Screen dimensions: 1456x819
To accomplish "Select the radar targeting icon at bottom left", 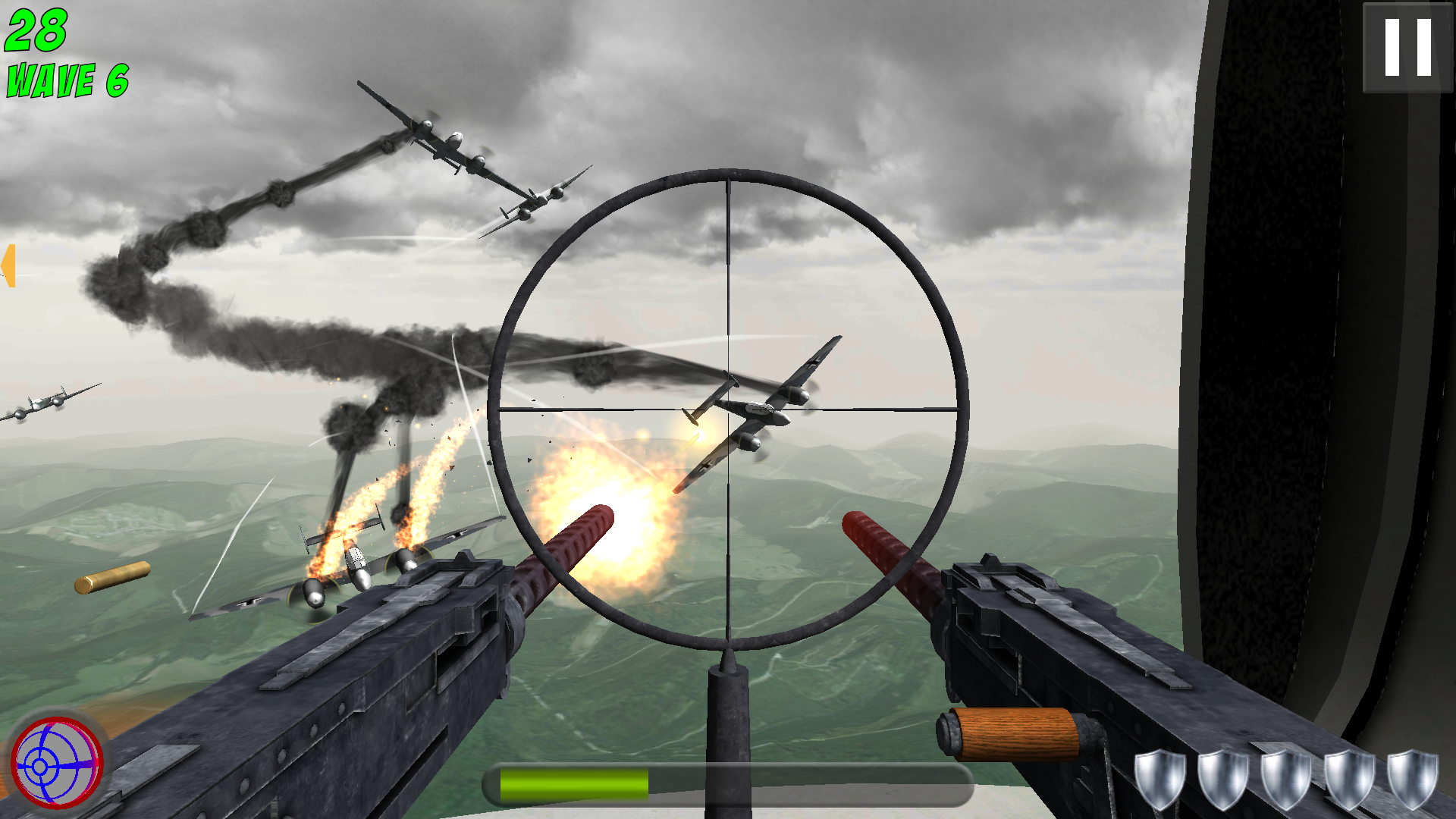I will 57,762.
